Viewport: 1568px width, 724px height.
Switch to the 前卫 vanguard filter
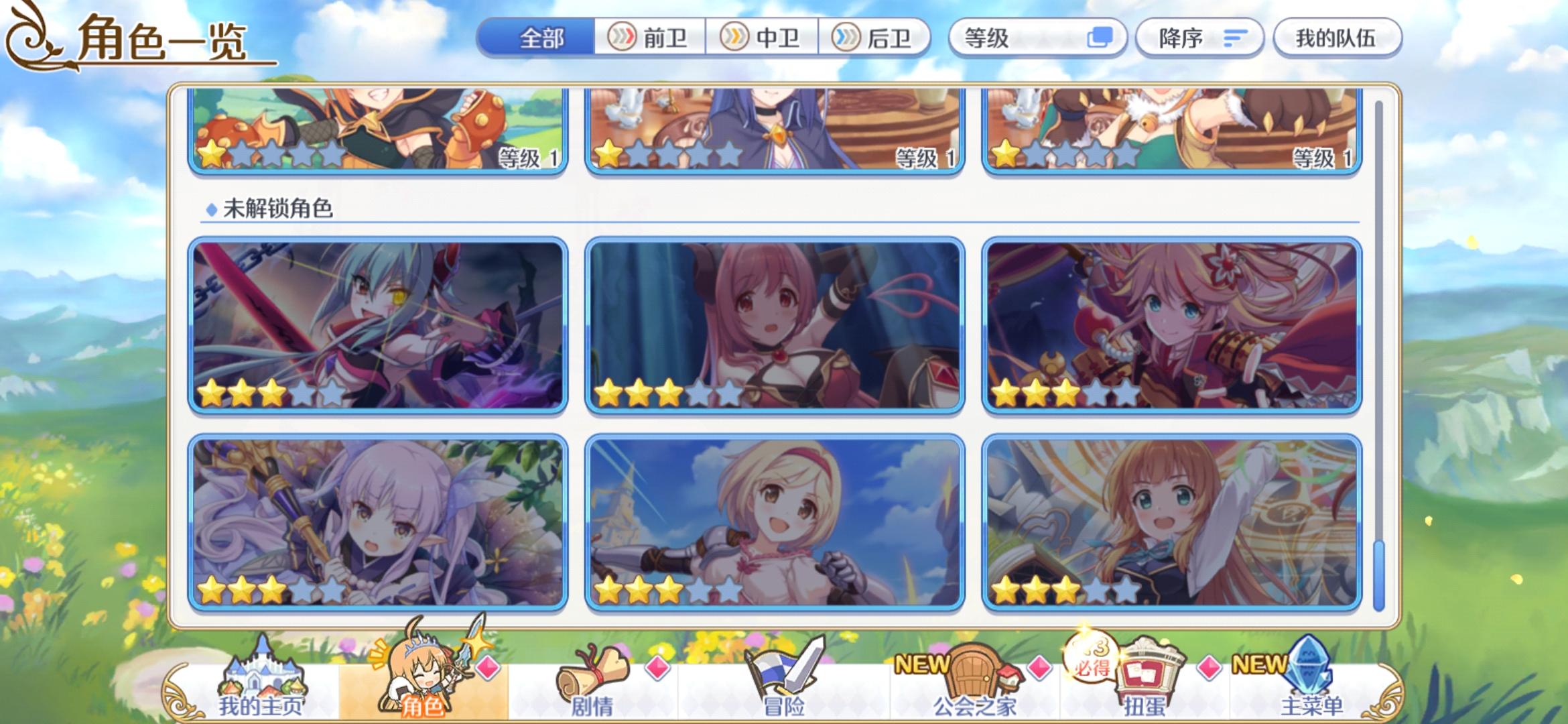[653, 38]
